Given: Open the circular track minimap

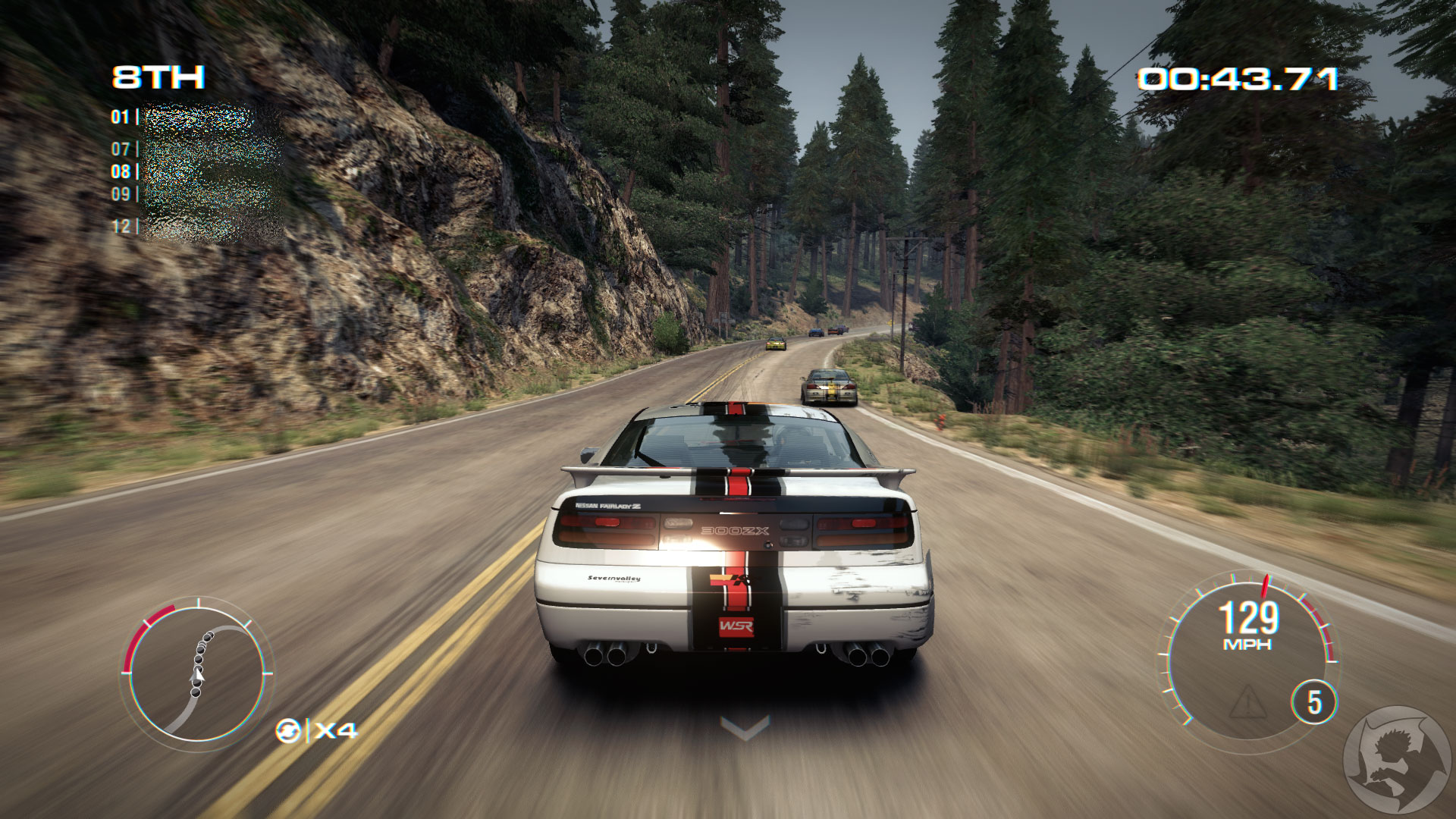Looking at the screenshot, I should point(197,673).
